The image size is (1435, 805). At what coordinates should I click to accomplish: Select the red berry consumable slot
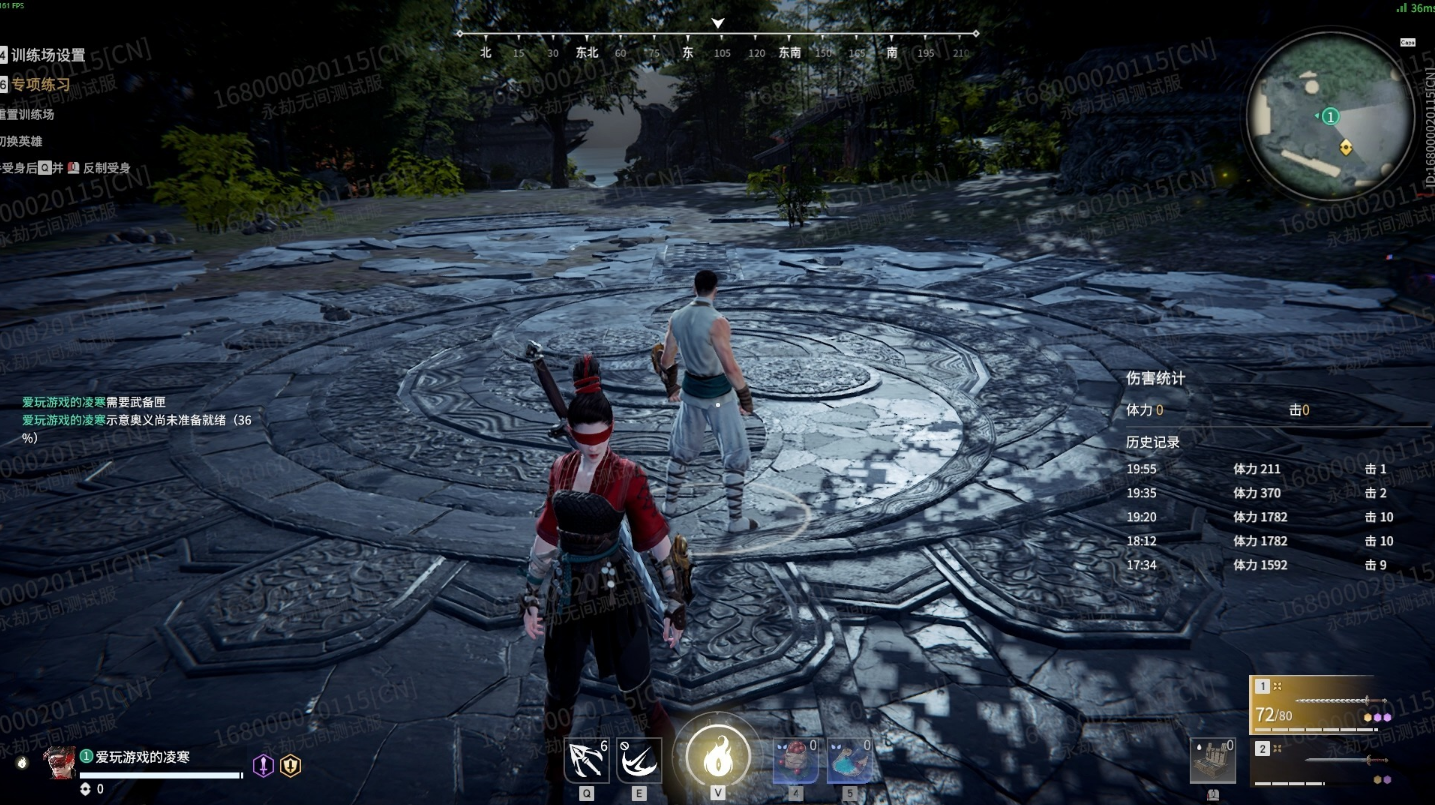[795, 761]
